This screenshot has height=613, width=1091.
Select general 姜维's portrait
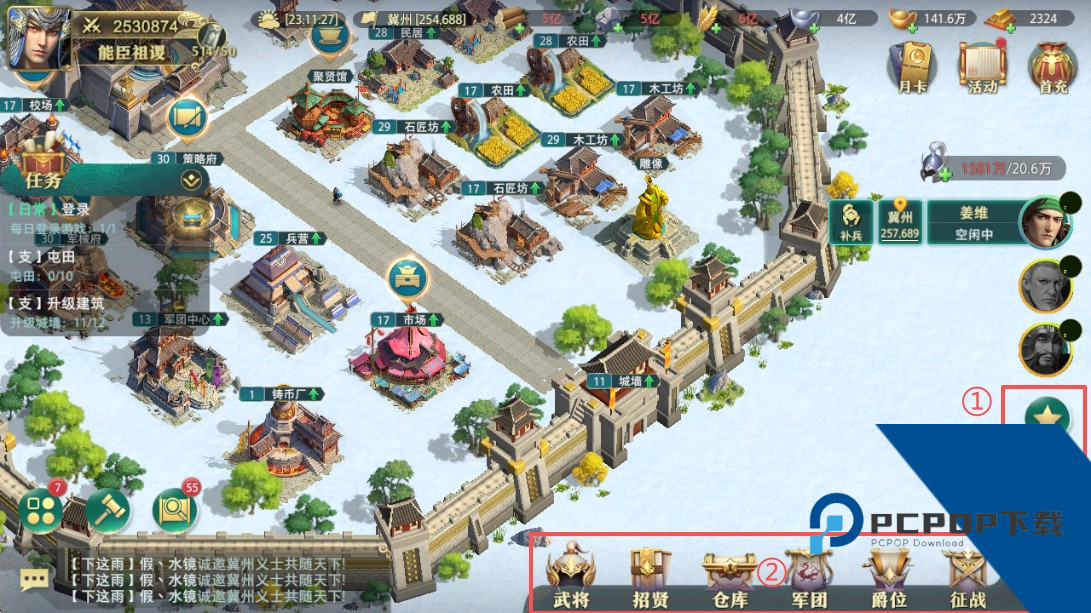[x=1044, y=222]
